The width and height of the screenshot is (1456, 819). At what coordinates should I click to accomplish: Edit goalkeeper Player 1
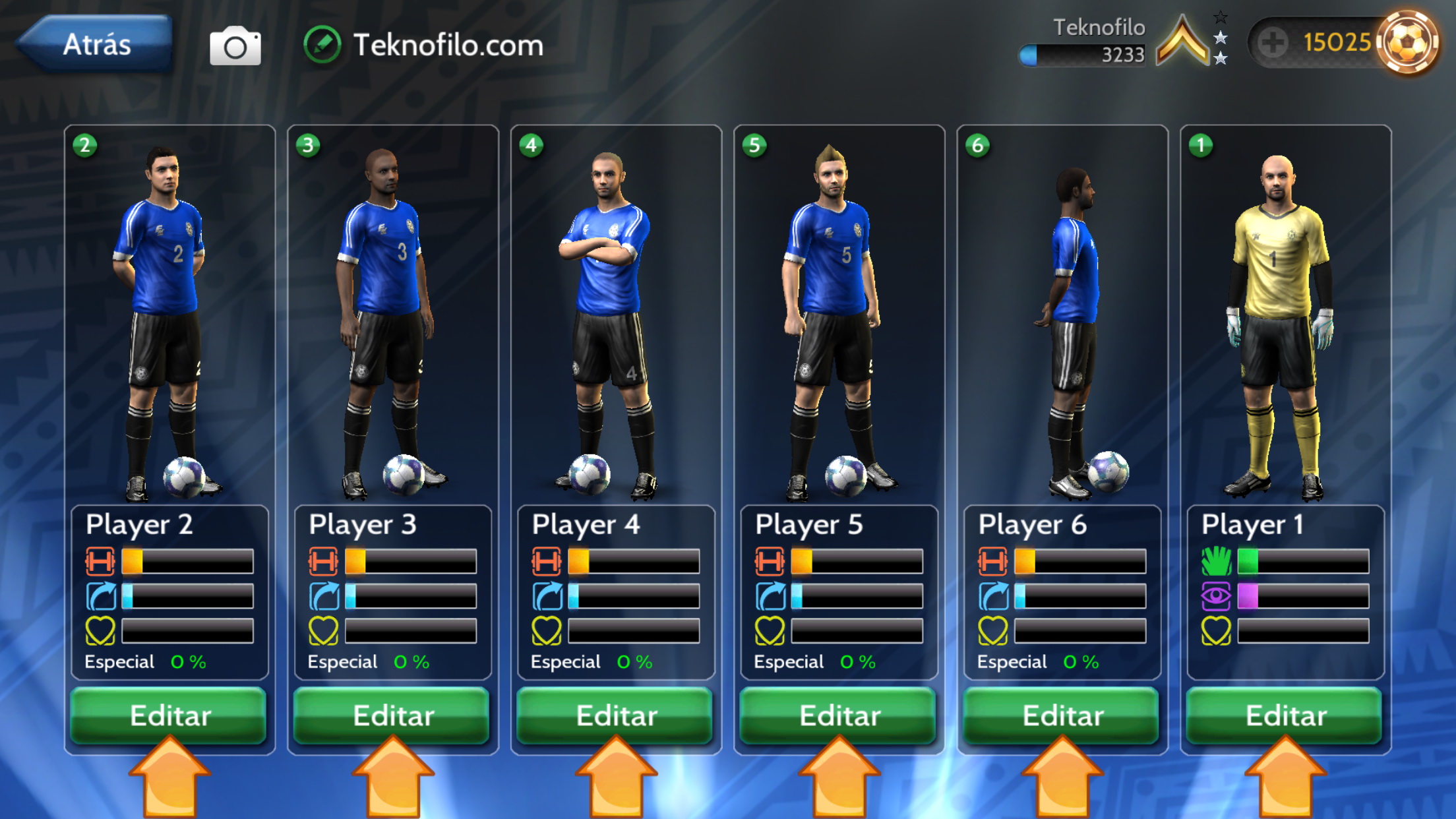point(1285,715)
